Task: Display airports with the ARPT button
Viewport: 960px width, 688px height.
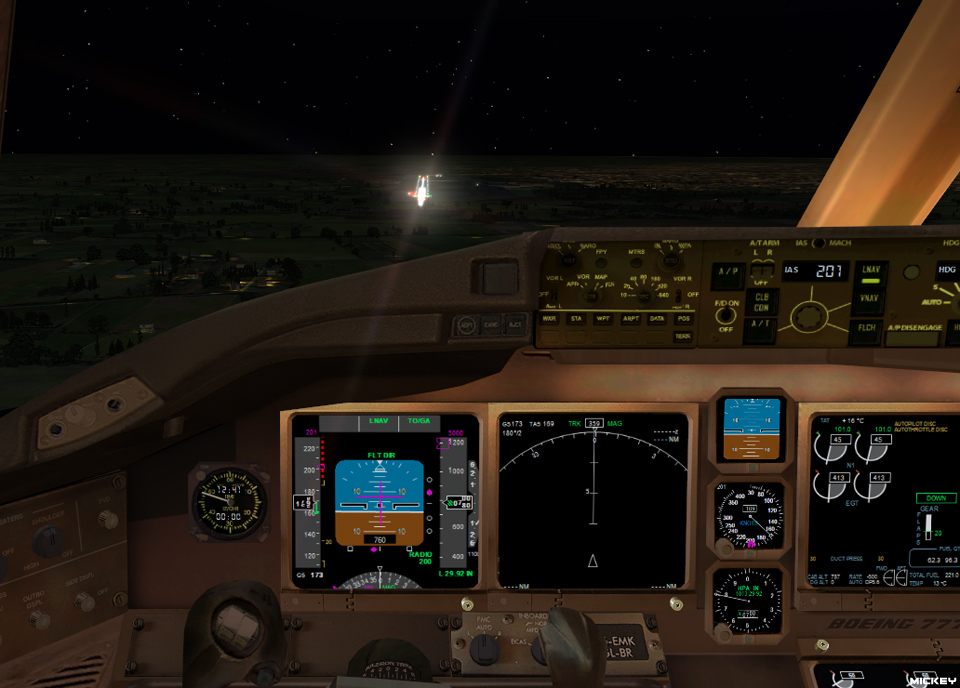Action: pos(630,318)
